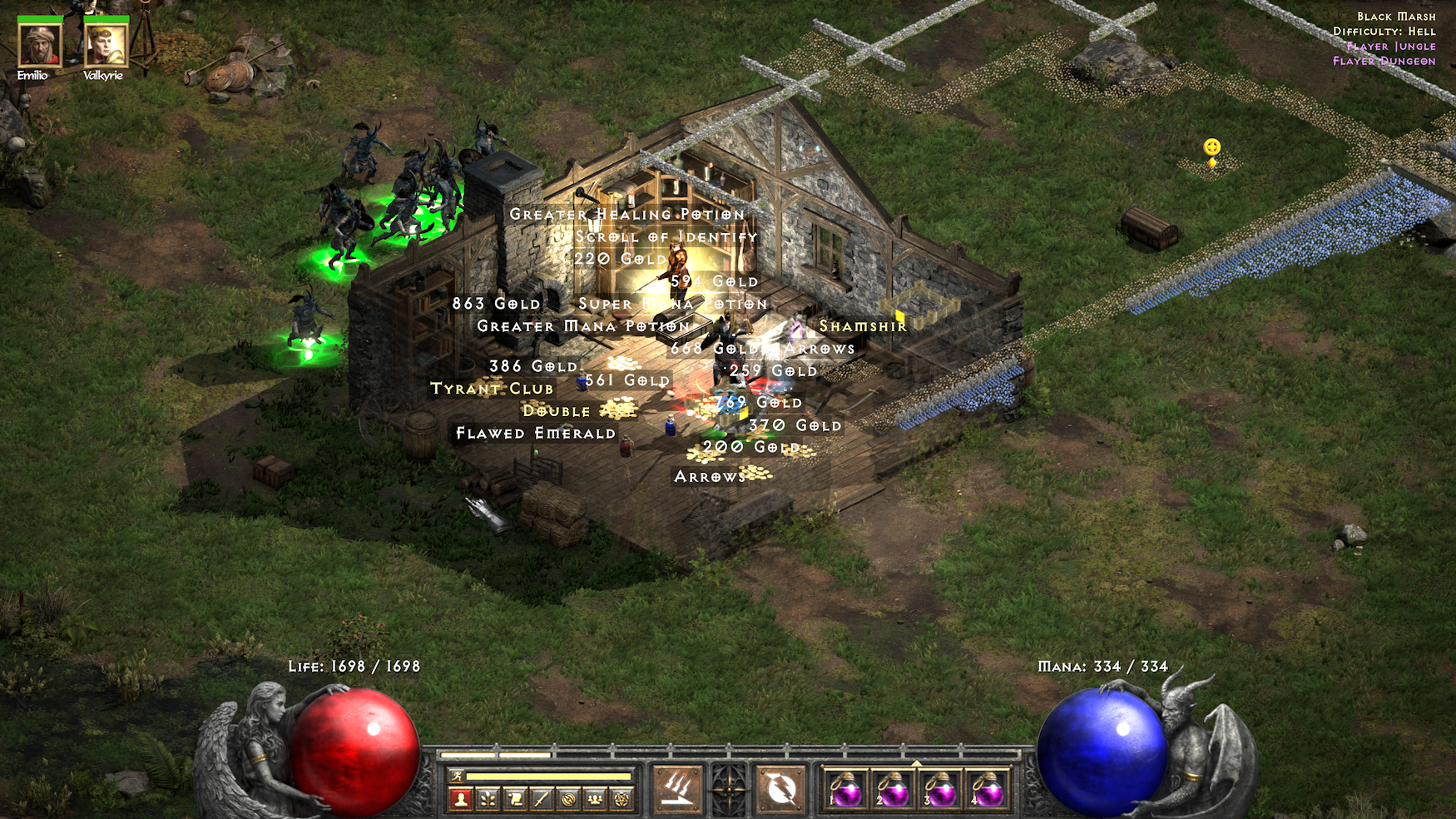Click the yellow stamina bar
Viewport: 1456px width, 819px height.
[549, 776]
